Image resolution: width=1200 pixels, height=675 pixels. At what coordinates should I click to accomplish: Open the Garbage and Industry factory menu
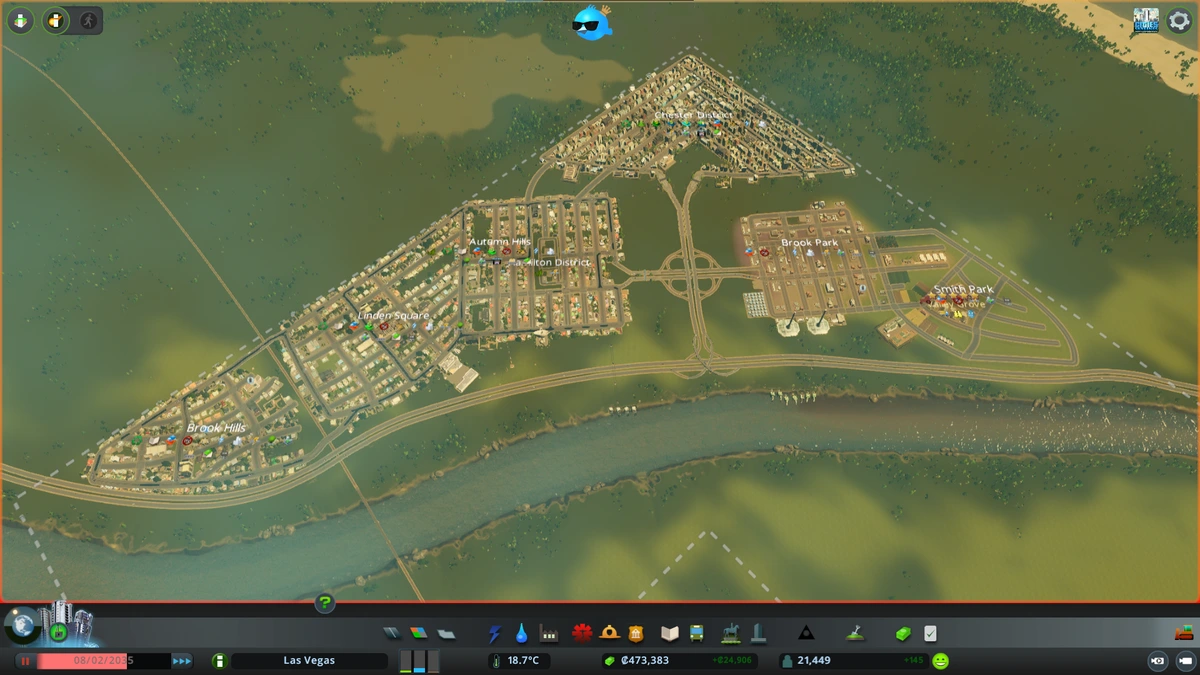[548, 633]
